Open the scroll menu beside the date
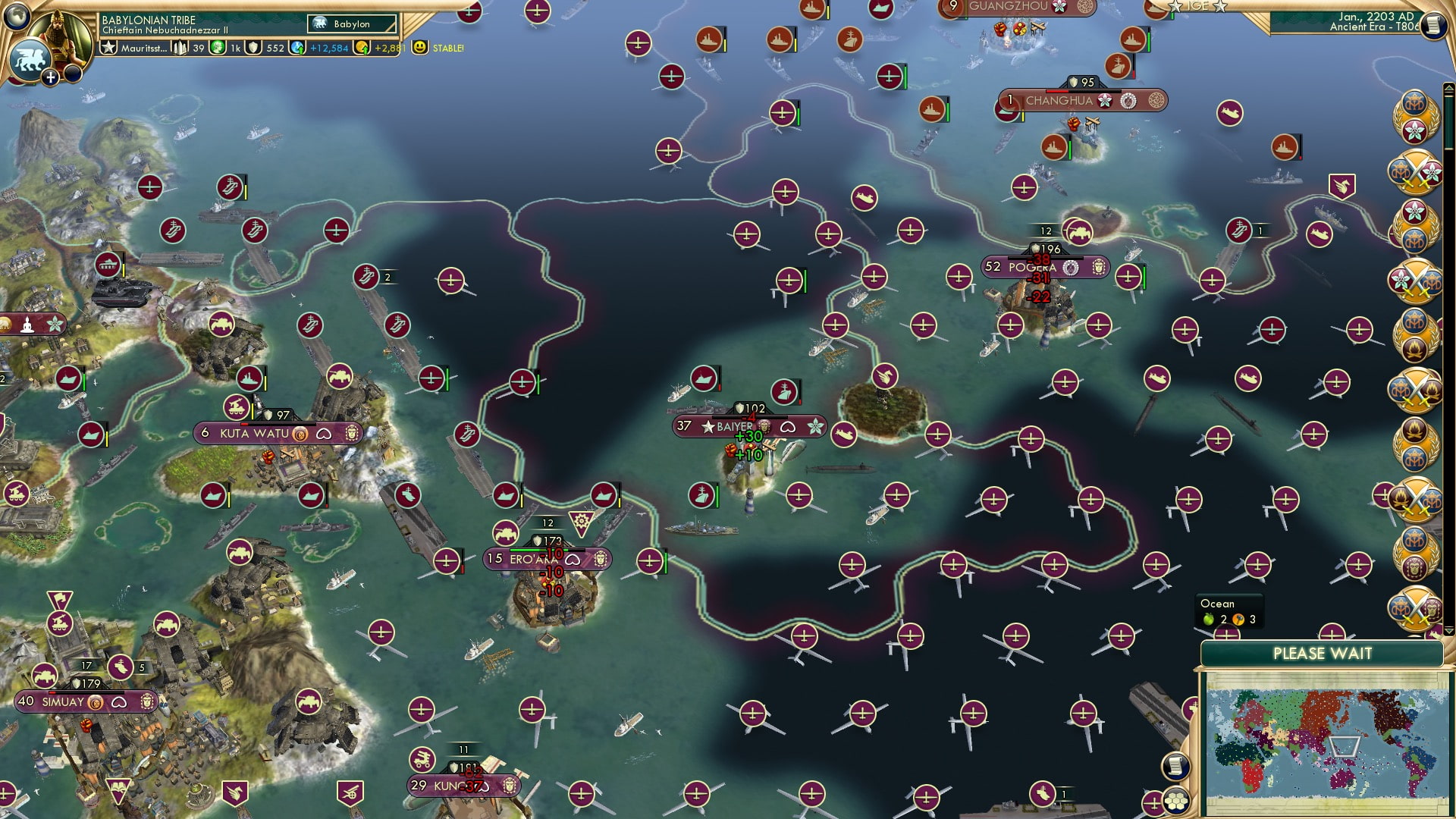Screen dimensions: 1456x819 coord(1432,25)
